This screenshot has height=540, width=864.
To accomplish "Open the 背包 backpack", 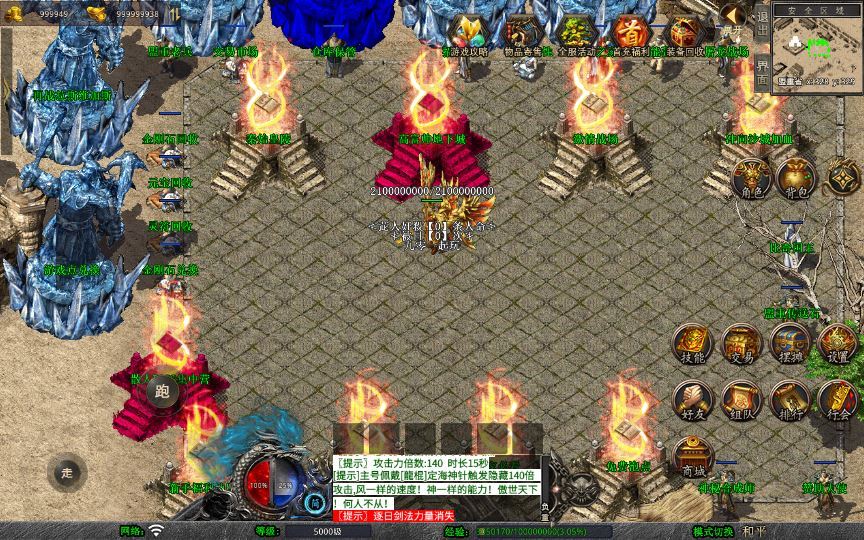I will (x=797, y=179).
